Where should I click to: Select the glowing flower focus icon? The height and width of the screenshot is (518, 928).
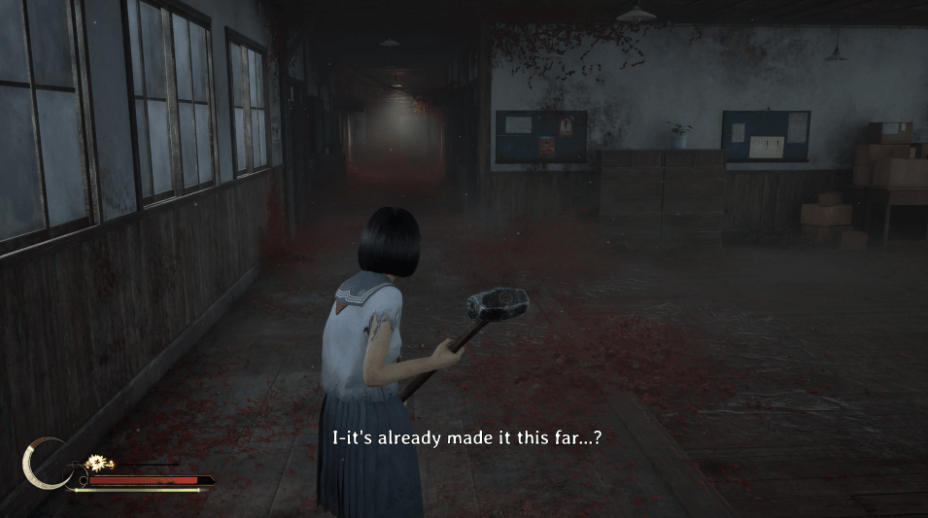pos(98,463)
